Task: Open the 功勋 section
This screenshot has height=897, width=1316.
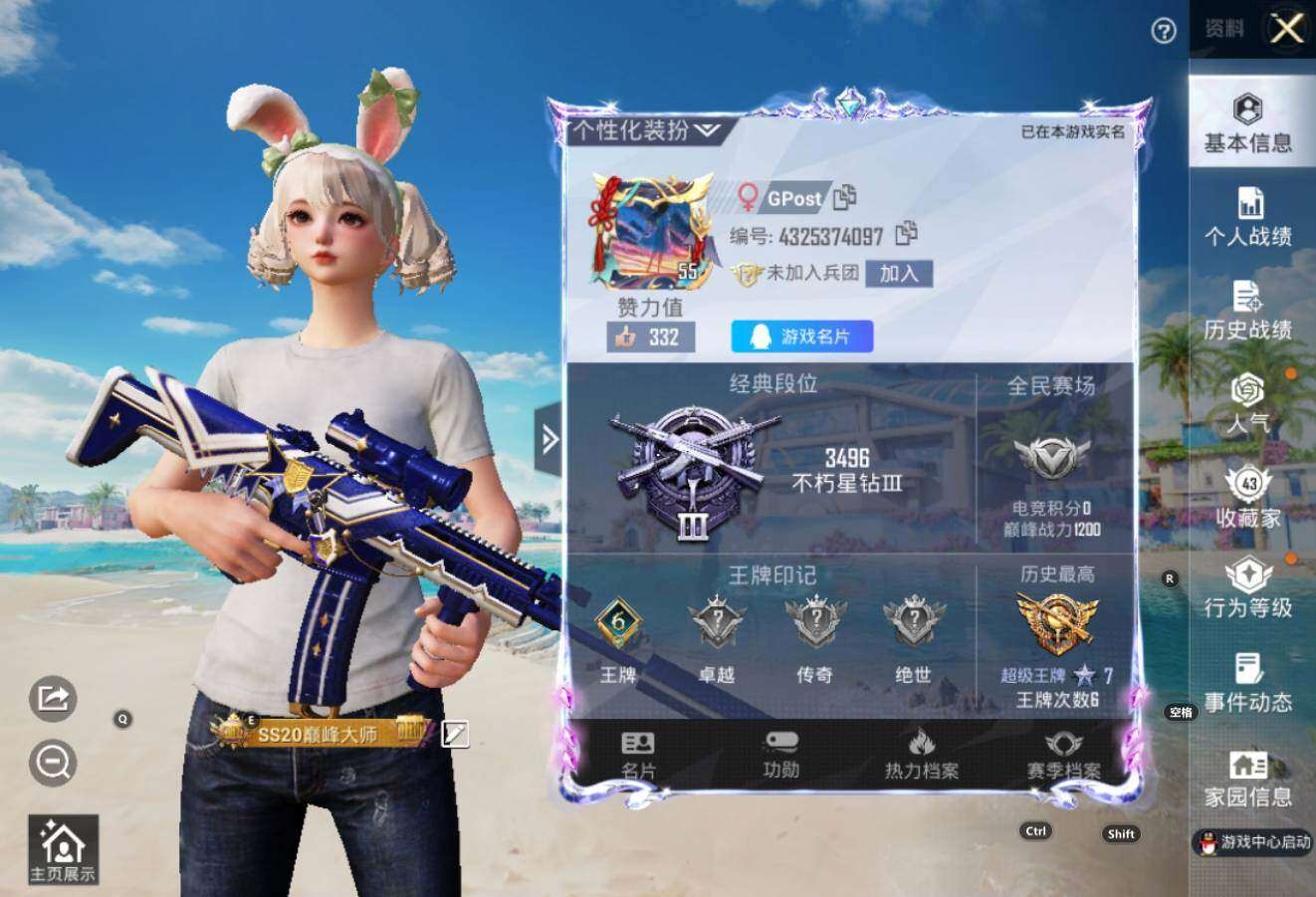Action: 780,756
